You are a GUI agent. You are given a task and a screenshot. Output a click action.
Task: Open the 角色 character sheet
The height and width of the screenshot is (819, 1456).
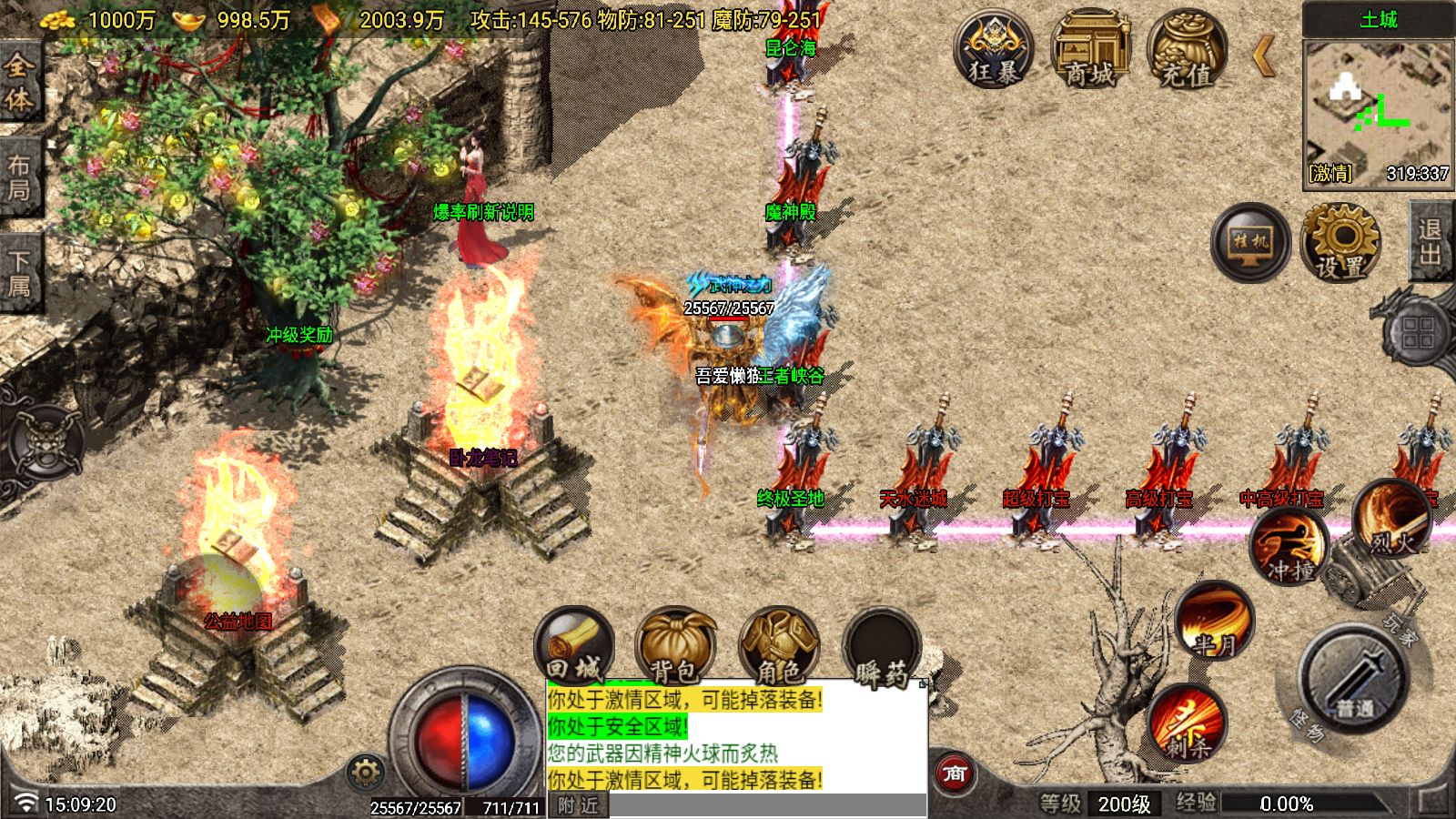click(x=779, y=648)
